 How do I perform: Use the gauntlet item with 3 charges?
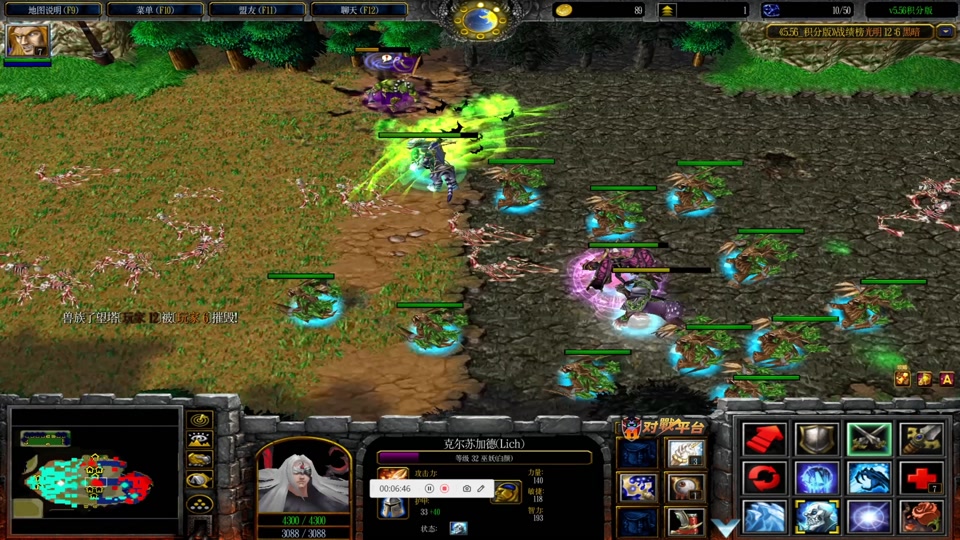[x=686, y=454]
